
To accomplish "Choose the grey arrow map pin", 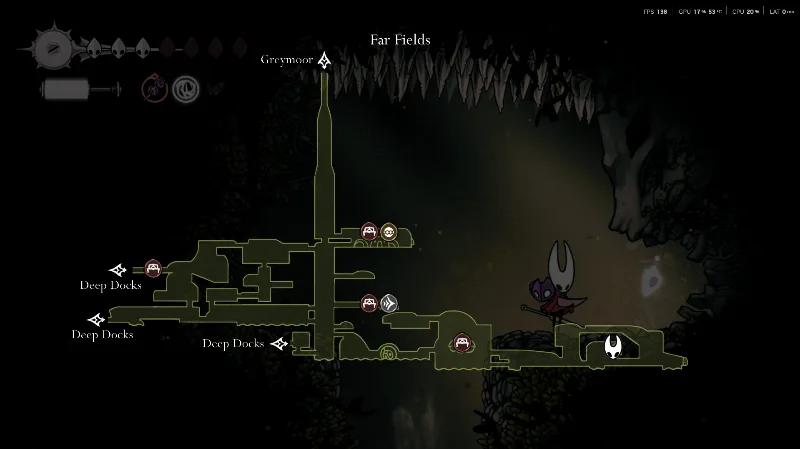I will point(389,302).
